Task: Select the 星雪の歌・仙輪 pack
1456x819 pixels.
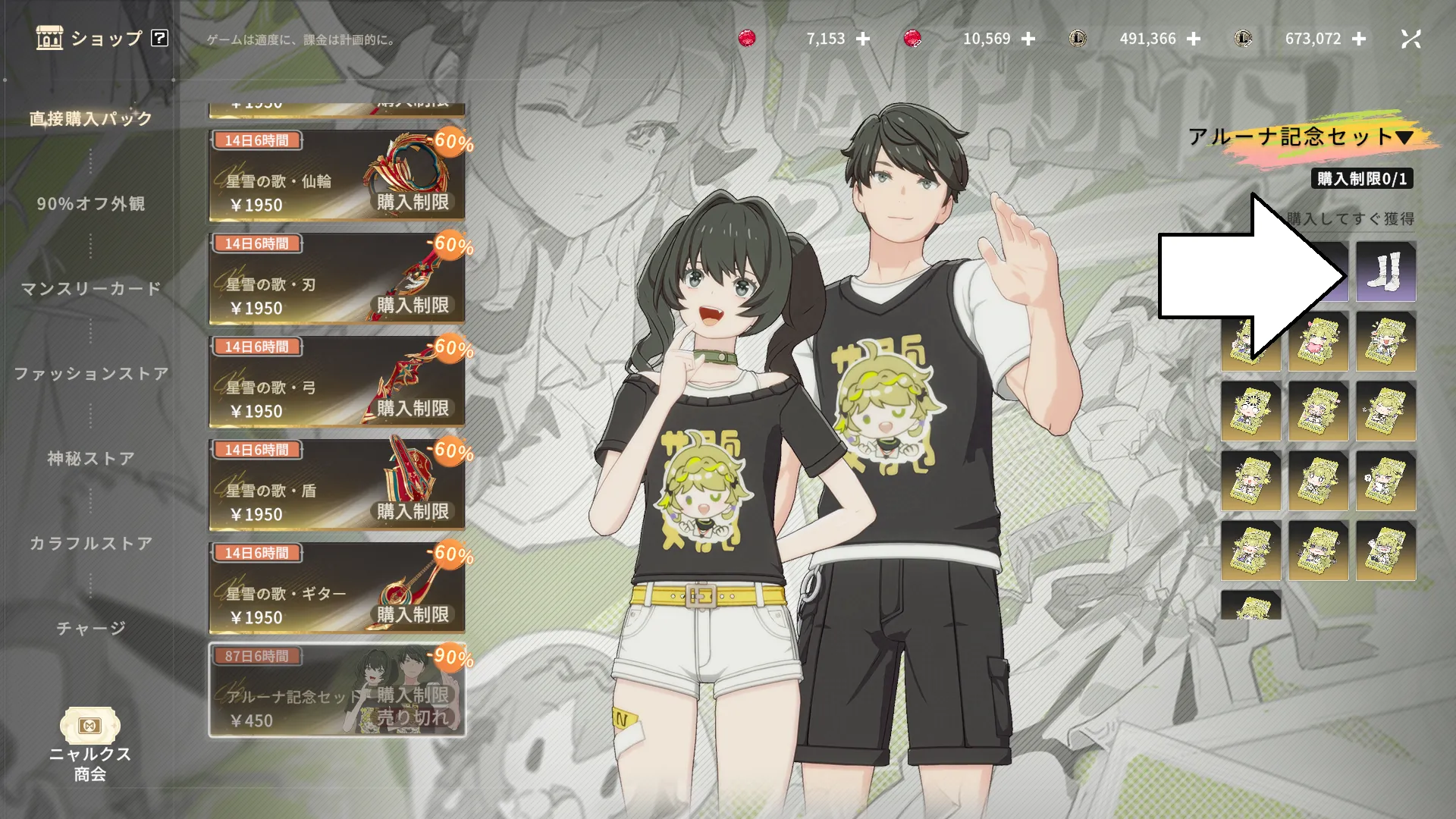Action: click(x=337, y=175)
